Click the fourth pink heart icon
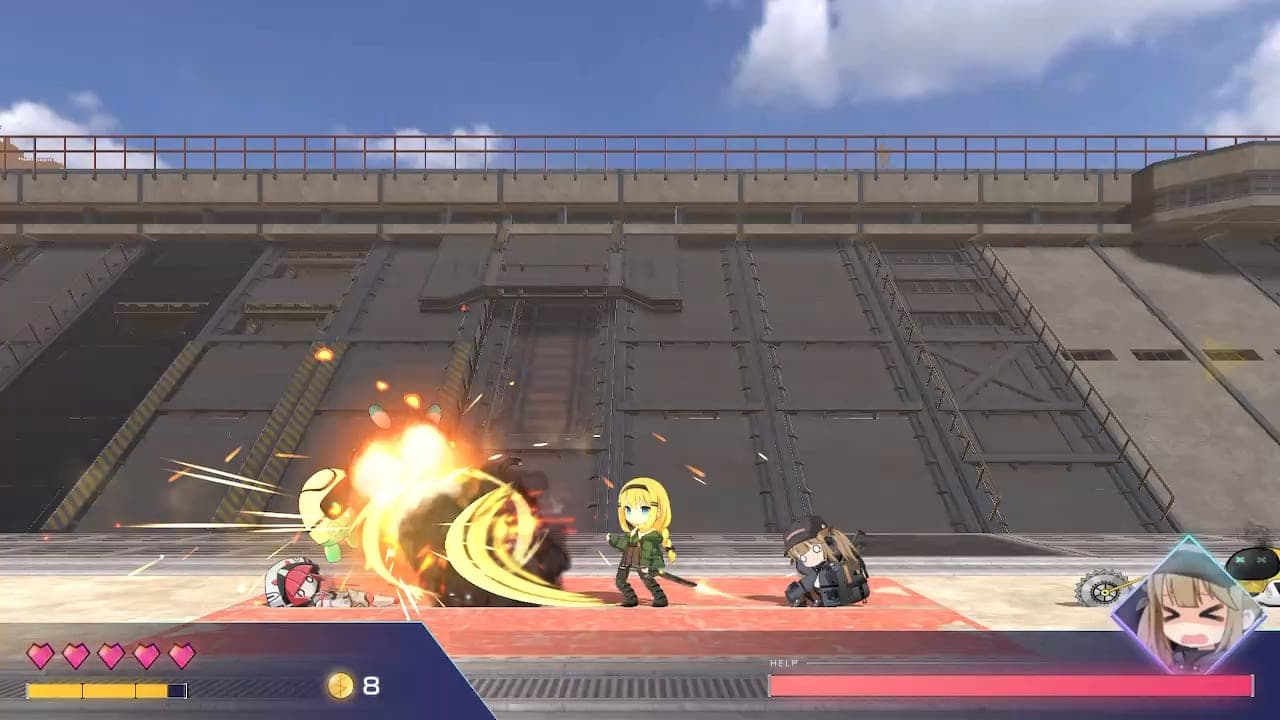 146,656
